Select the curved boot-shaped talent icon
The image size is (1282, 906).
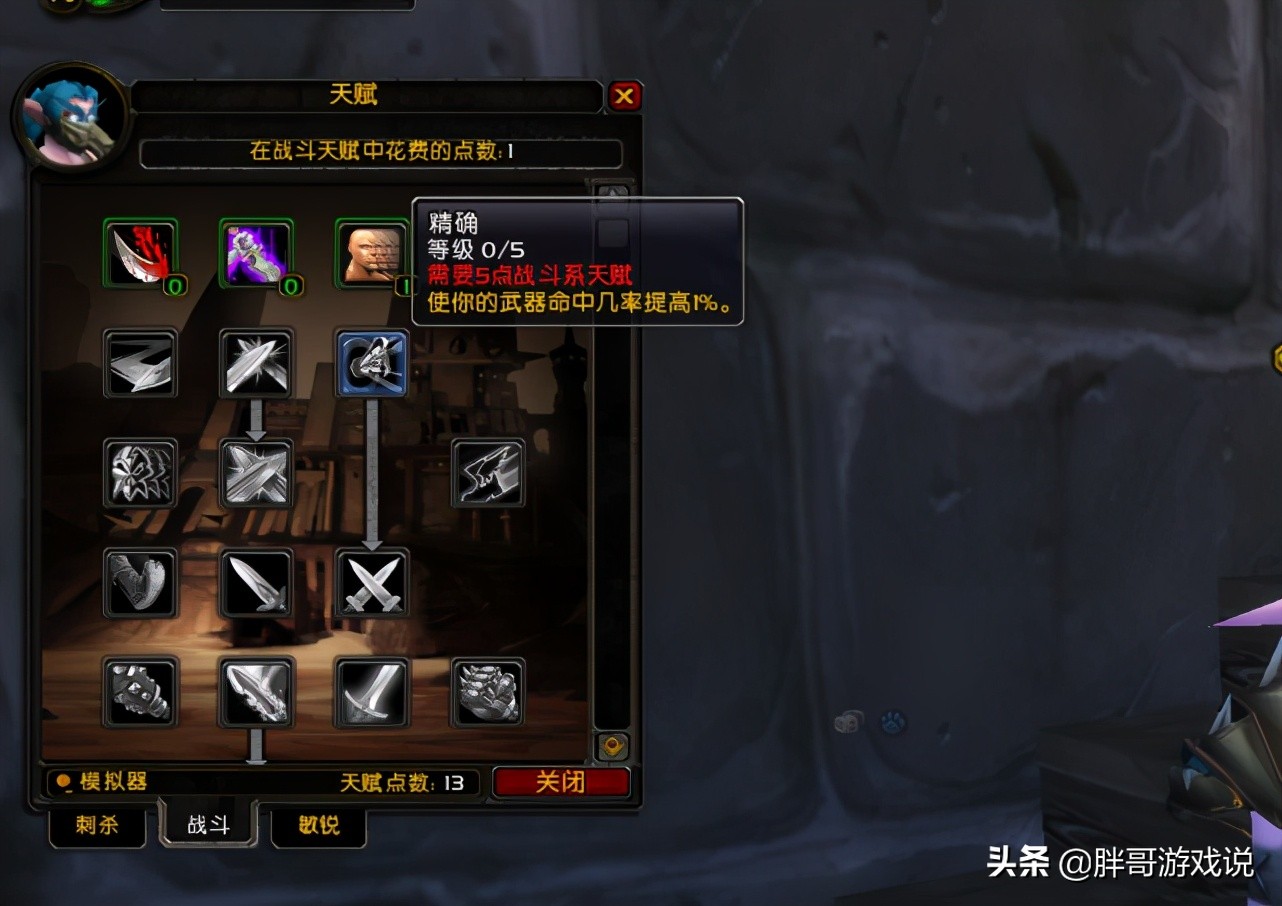coord(140,582)
